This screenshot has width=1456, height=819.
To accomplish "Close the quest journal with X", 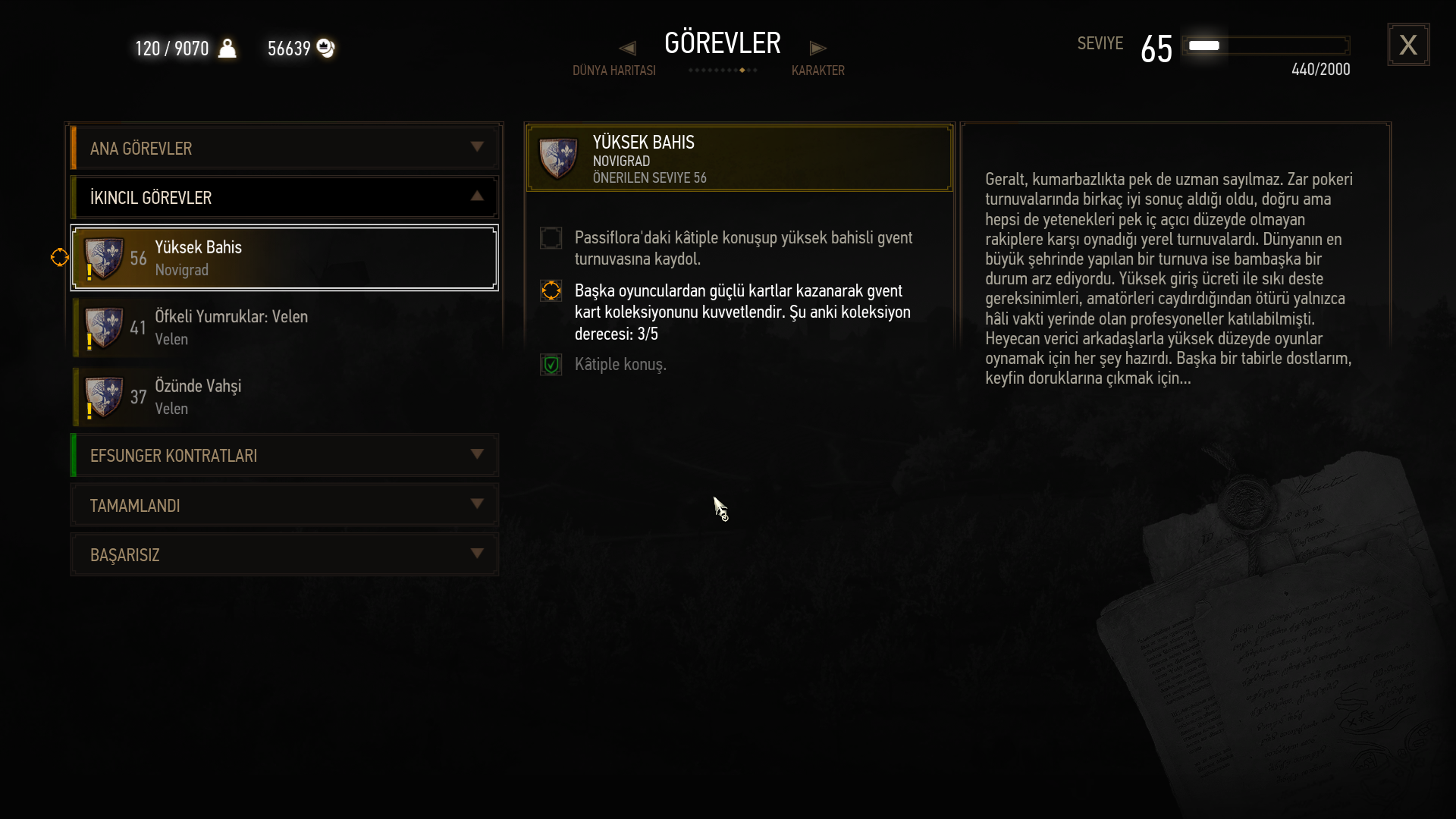I will click(1408, 45).
